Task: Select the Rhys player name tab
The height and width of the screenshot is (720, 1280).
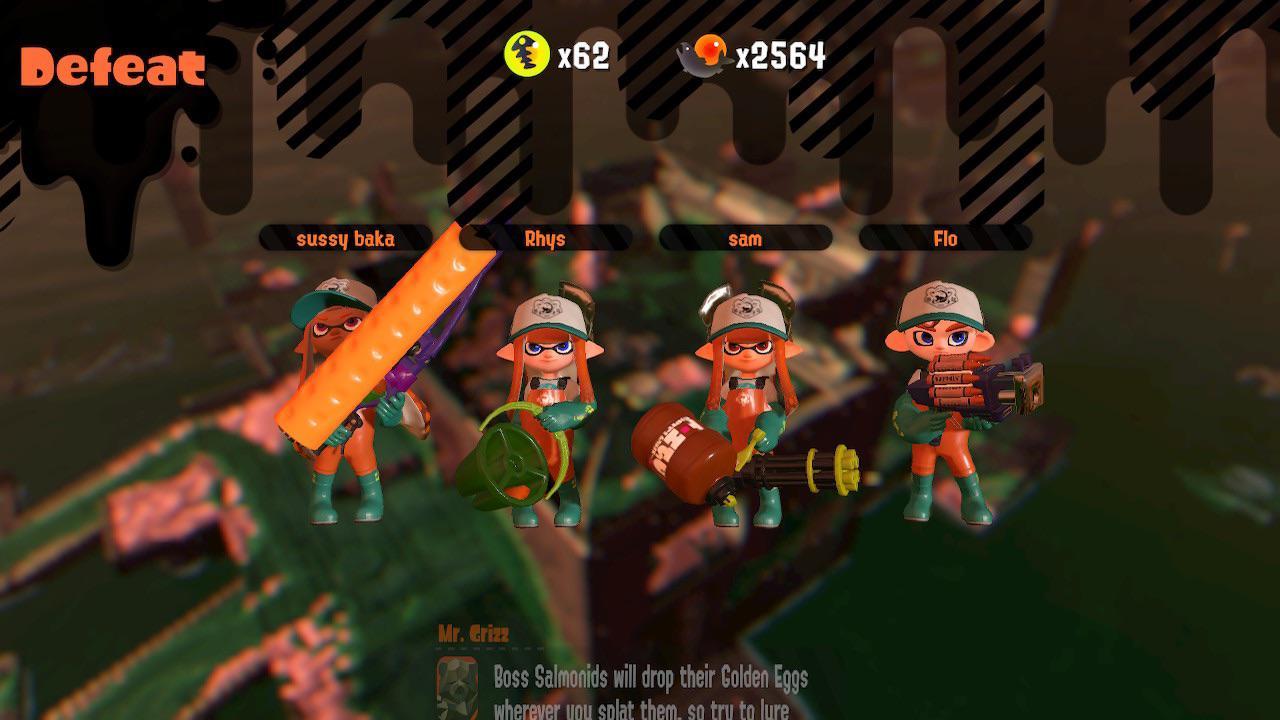Action: coord(543,238)
